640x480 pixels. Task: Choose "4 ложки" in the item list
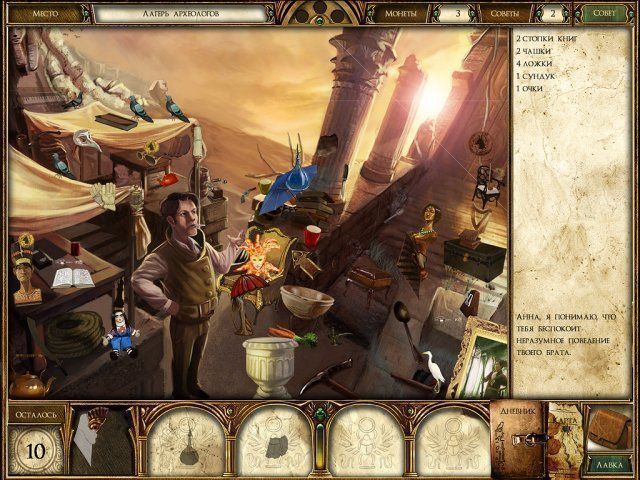click(x=535, y=63)
